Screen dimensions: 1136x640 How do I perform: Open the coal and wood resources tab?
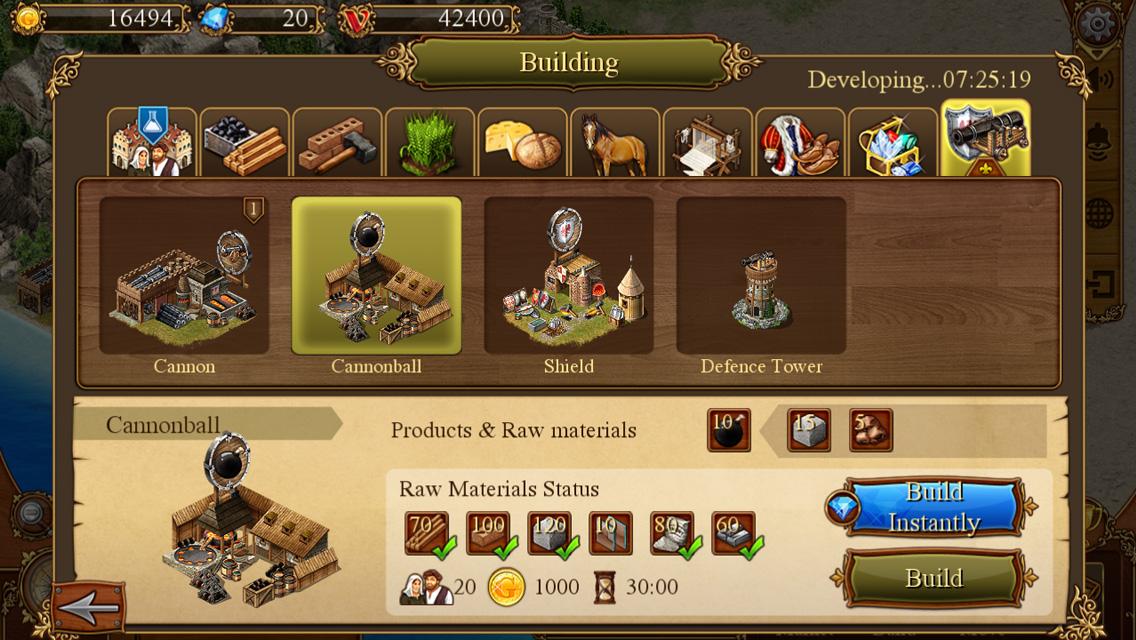244,143
